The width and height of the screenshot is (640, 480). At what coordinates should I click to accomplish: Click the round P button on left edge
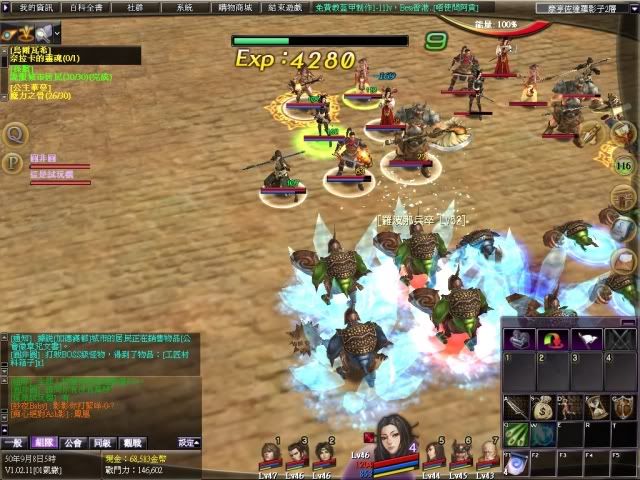(x=14, y=162)
